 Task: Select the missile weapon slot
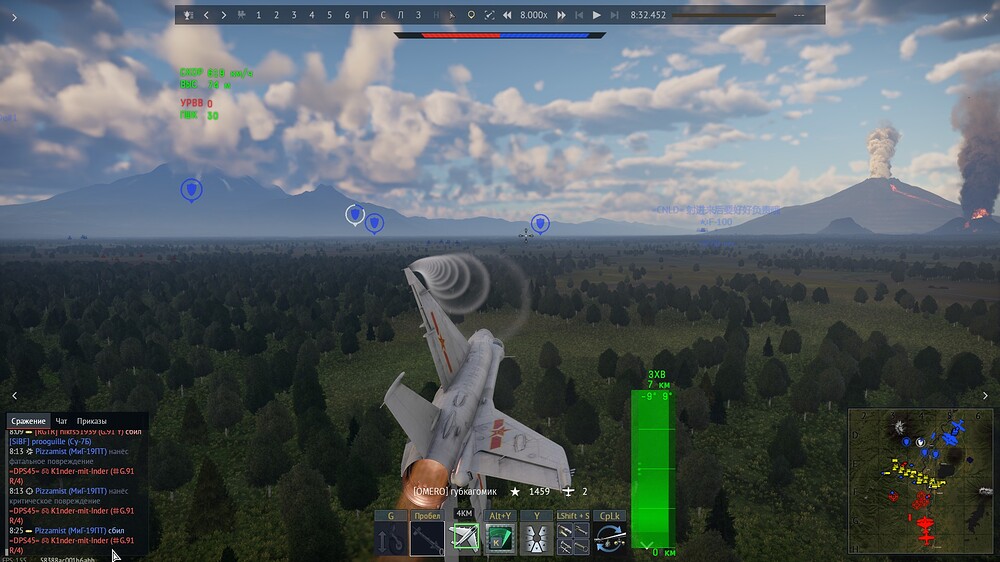427,539
